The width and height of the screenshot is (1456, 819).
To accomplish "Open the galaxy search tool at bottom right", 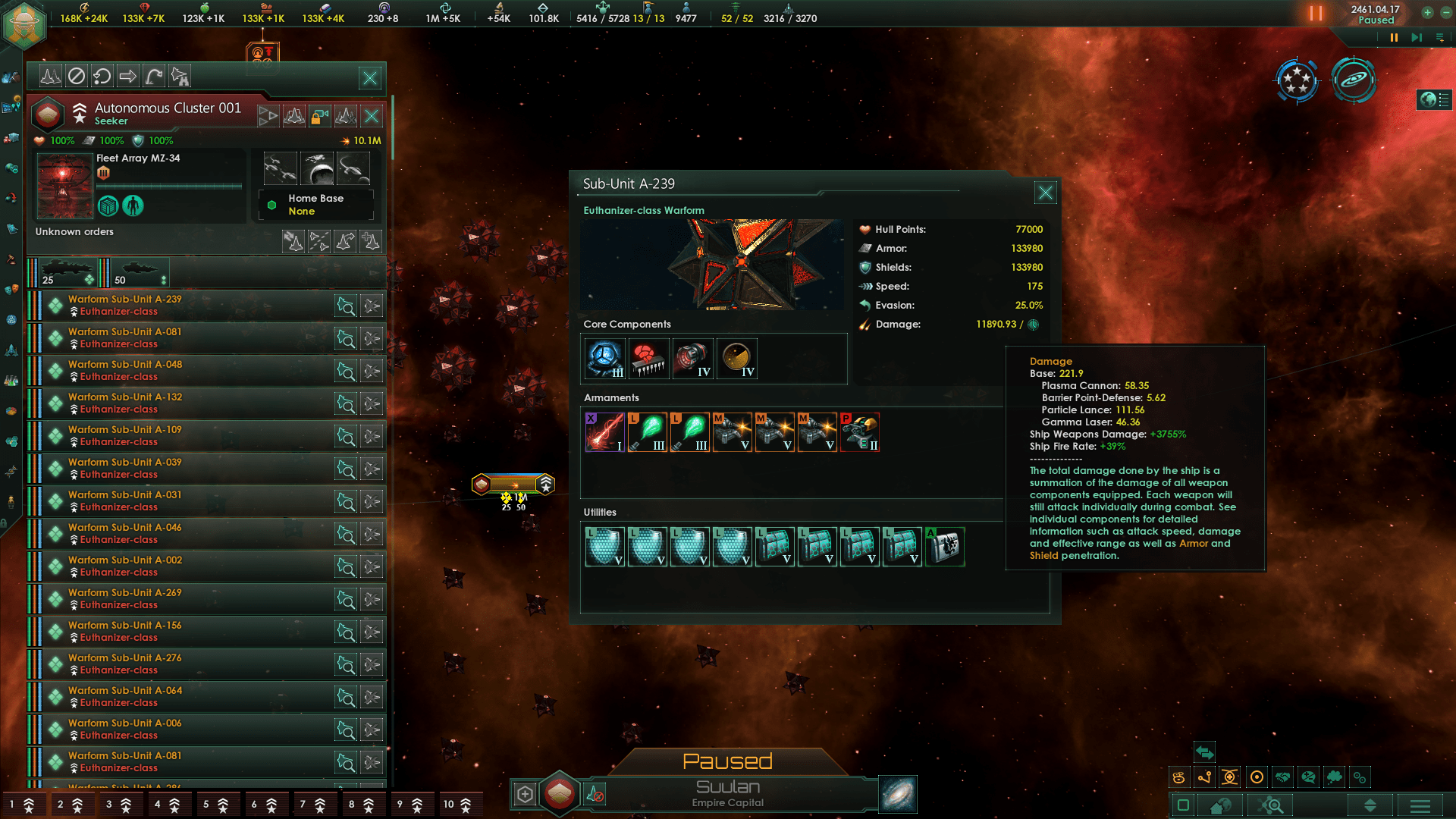I will [1269, 807].
